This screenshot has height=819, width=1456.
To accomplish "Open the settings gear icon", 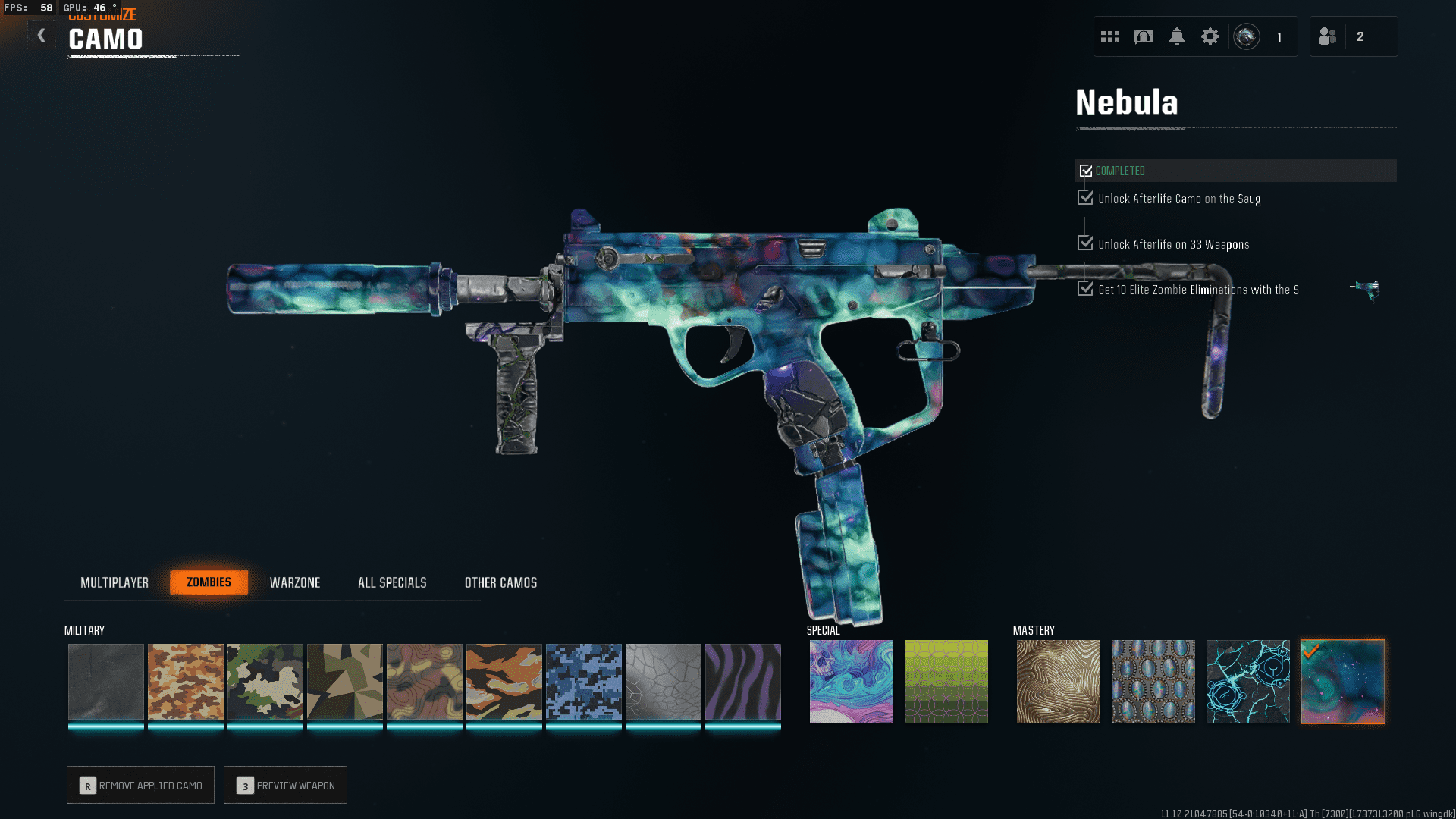I will pos(1210,36).
